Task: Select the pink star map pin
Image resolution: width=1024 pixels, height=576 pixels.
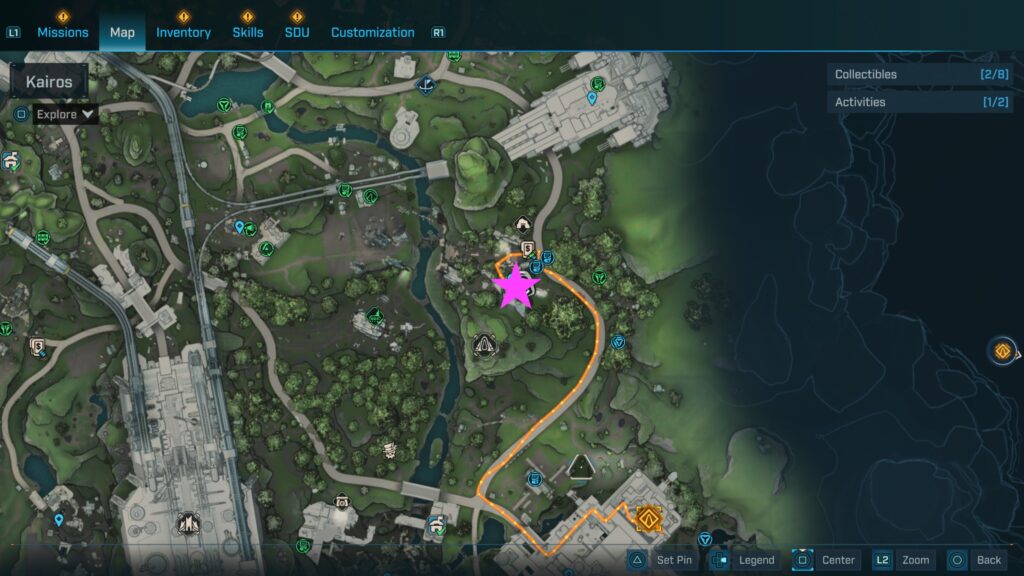Action: point(517,287)
